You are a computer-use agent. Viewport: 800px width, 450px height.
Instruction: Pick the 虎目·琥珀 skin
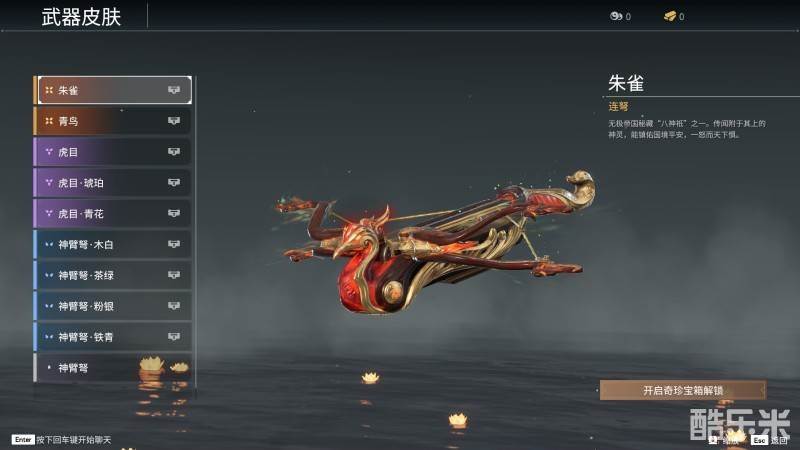(x=114, y=183)
